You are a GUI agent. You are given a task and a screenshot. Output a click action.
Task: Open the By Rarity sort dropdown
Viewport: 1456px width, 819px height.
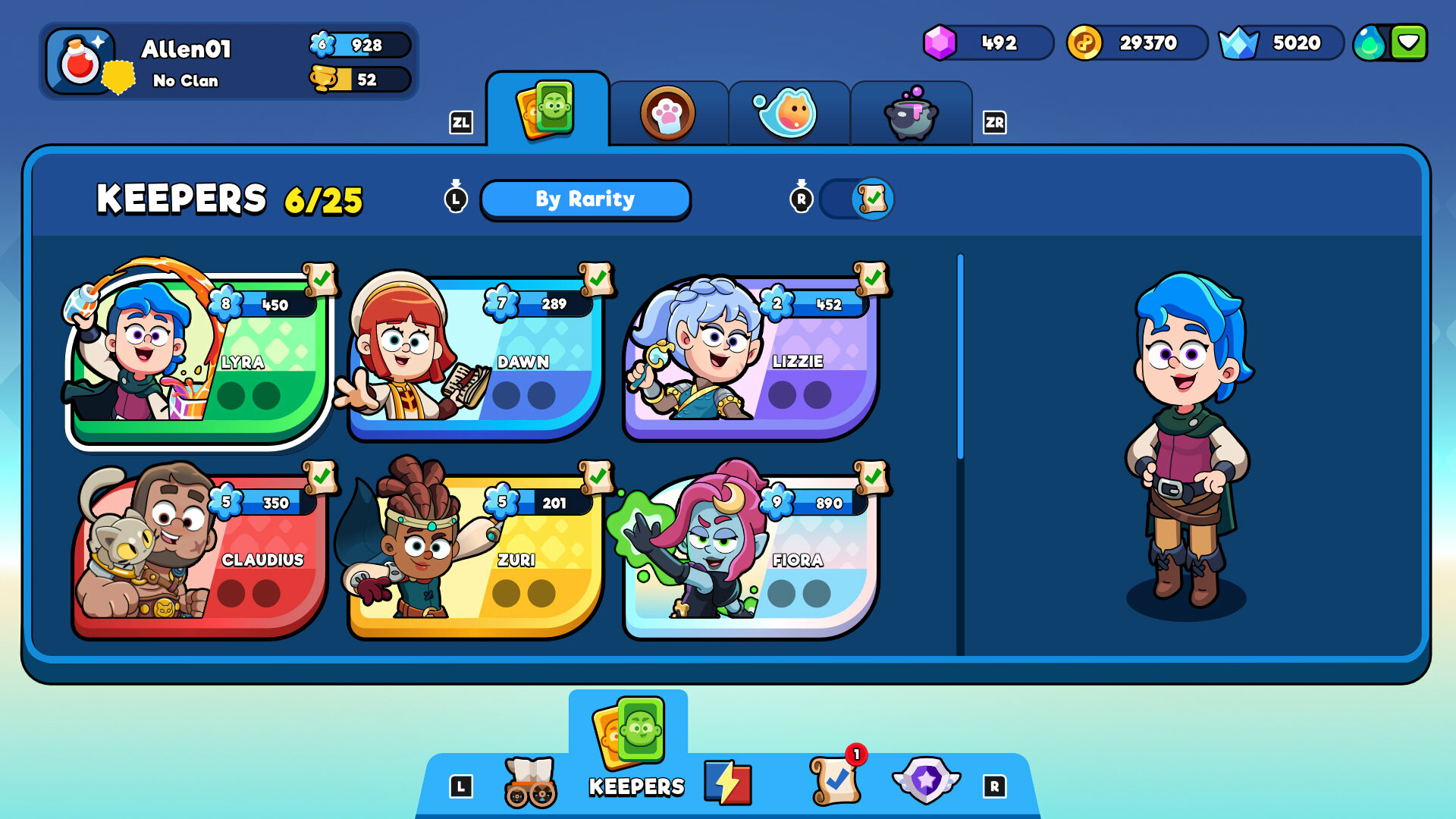click(585, 199)
